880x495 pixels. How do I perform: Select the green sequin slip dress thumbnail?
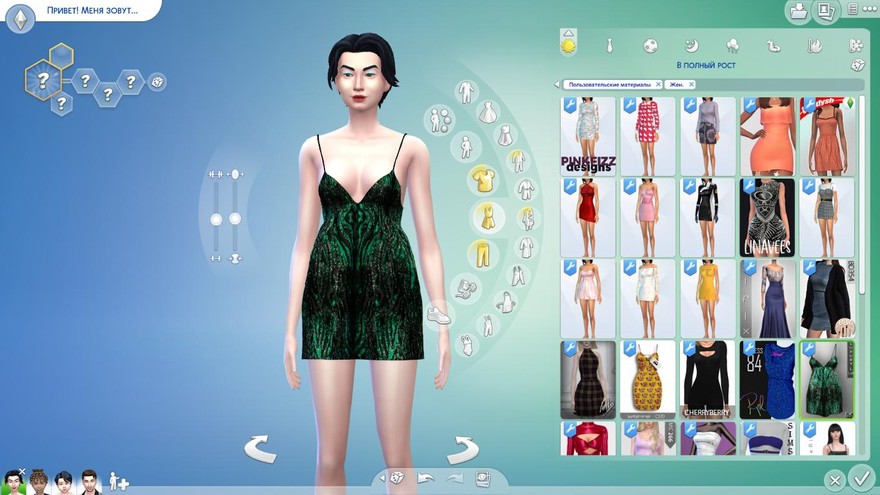pyautogui.click(x=827, y=379)
